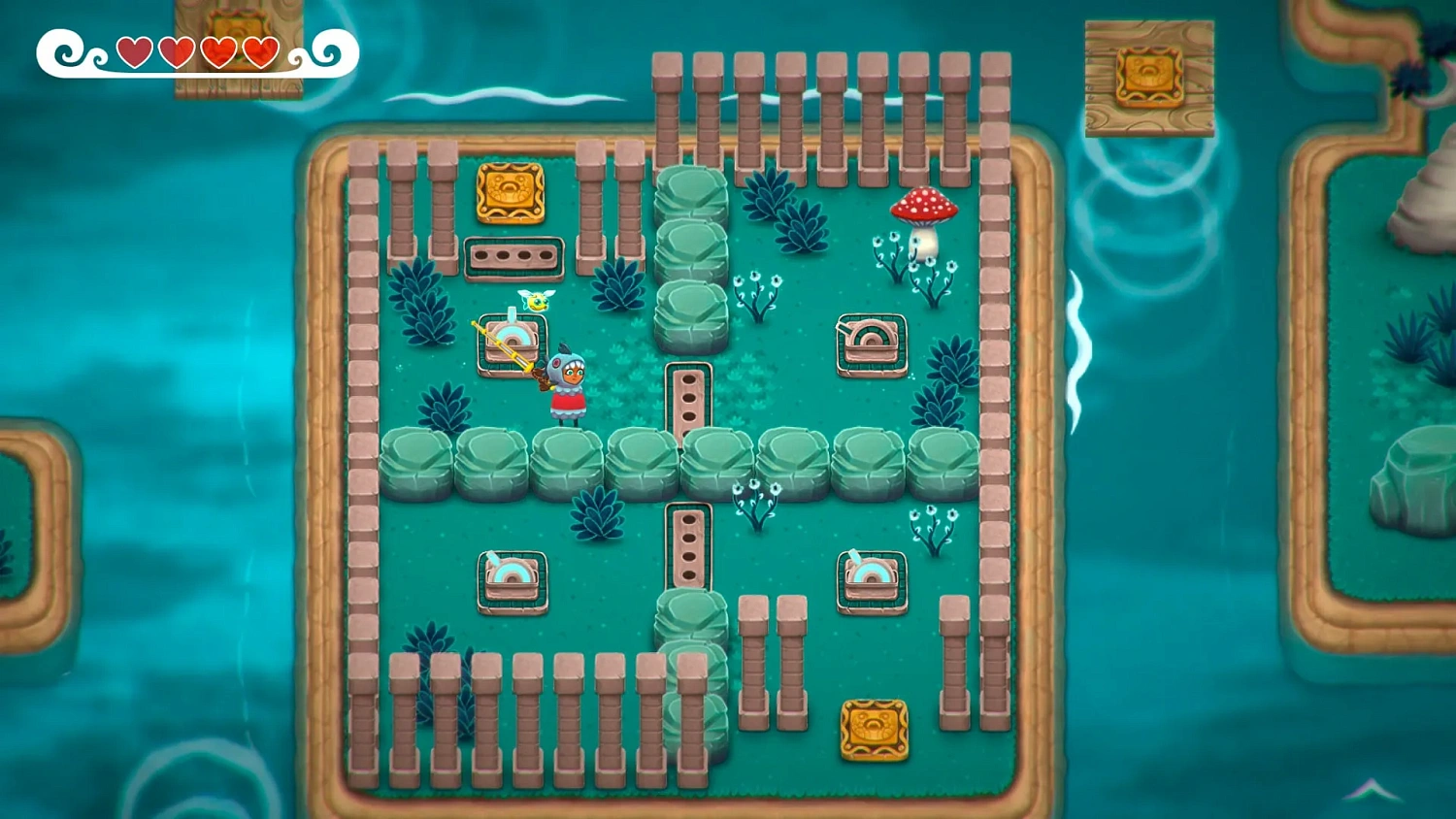Click the large boulder stack below the bear tile
The height and width of the screenshot is (819, 1456).
[691, 252]
